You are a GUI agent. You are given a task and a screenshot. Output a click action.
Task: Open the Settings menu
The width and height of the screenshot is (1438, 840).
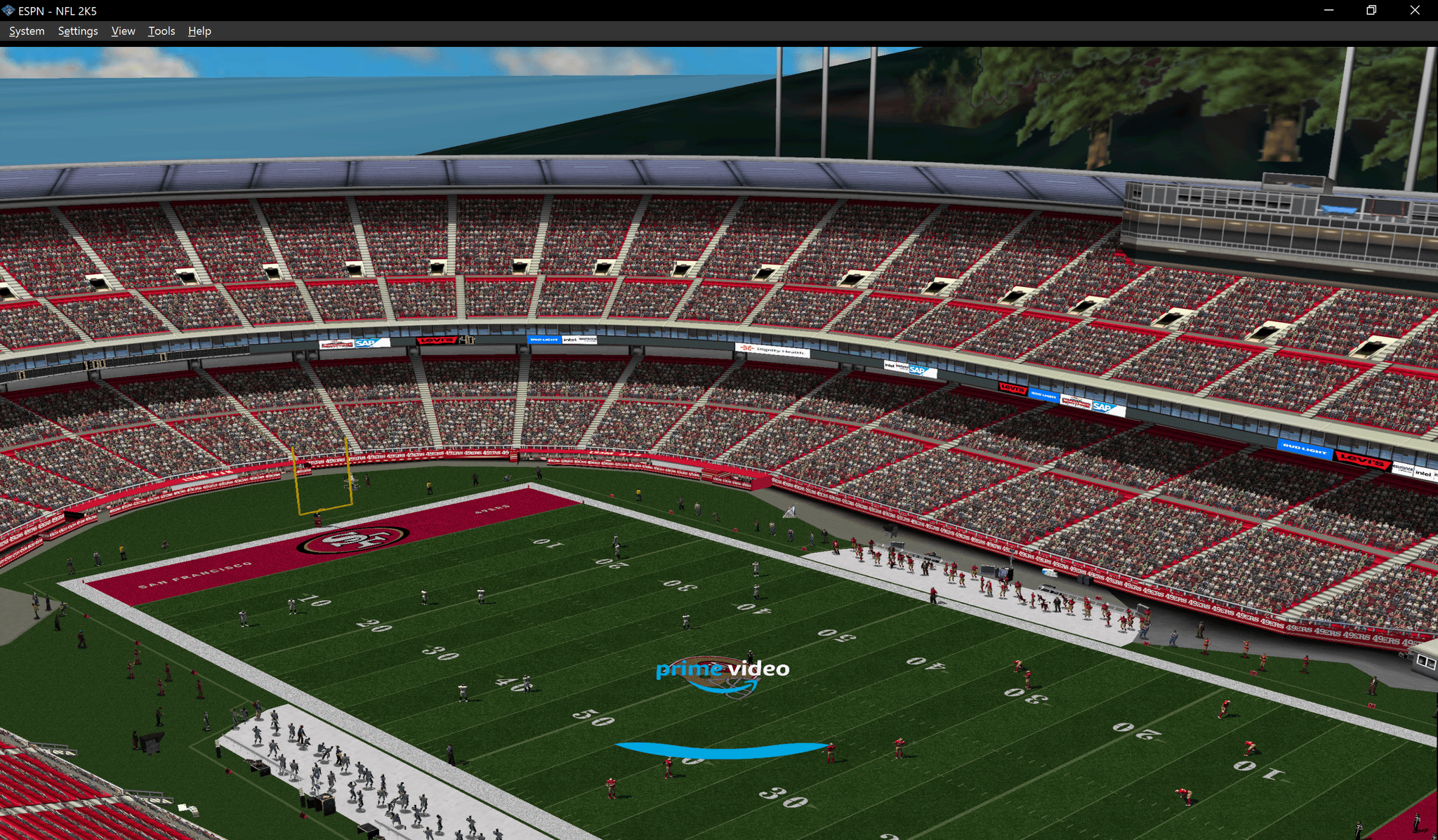[x=77, y=31]
